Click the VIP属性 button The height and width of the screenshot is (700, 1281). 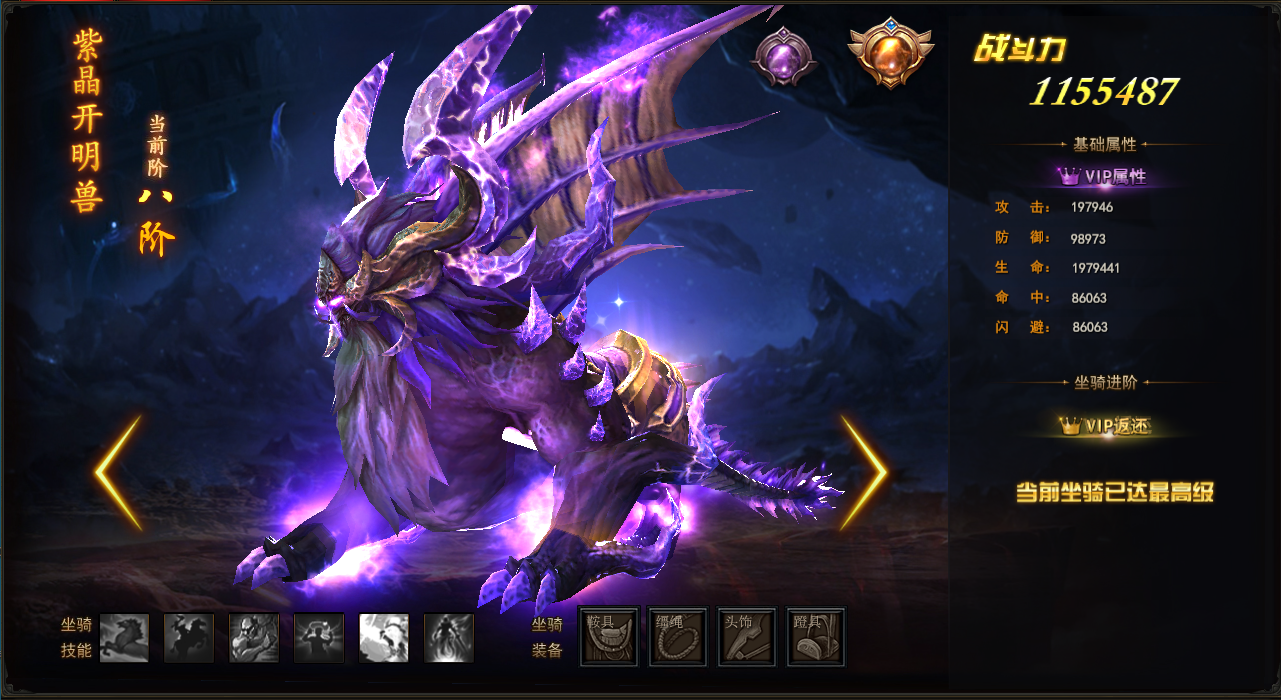pos(1103,176)
